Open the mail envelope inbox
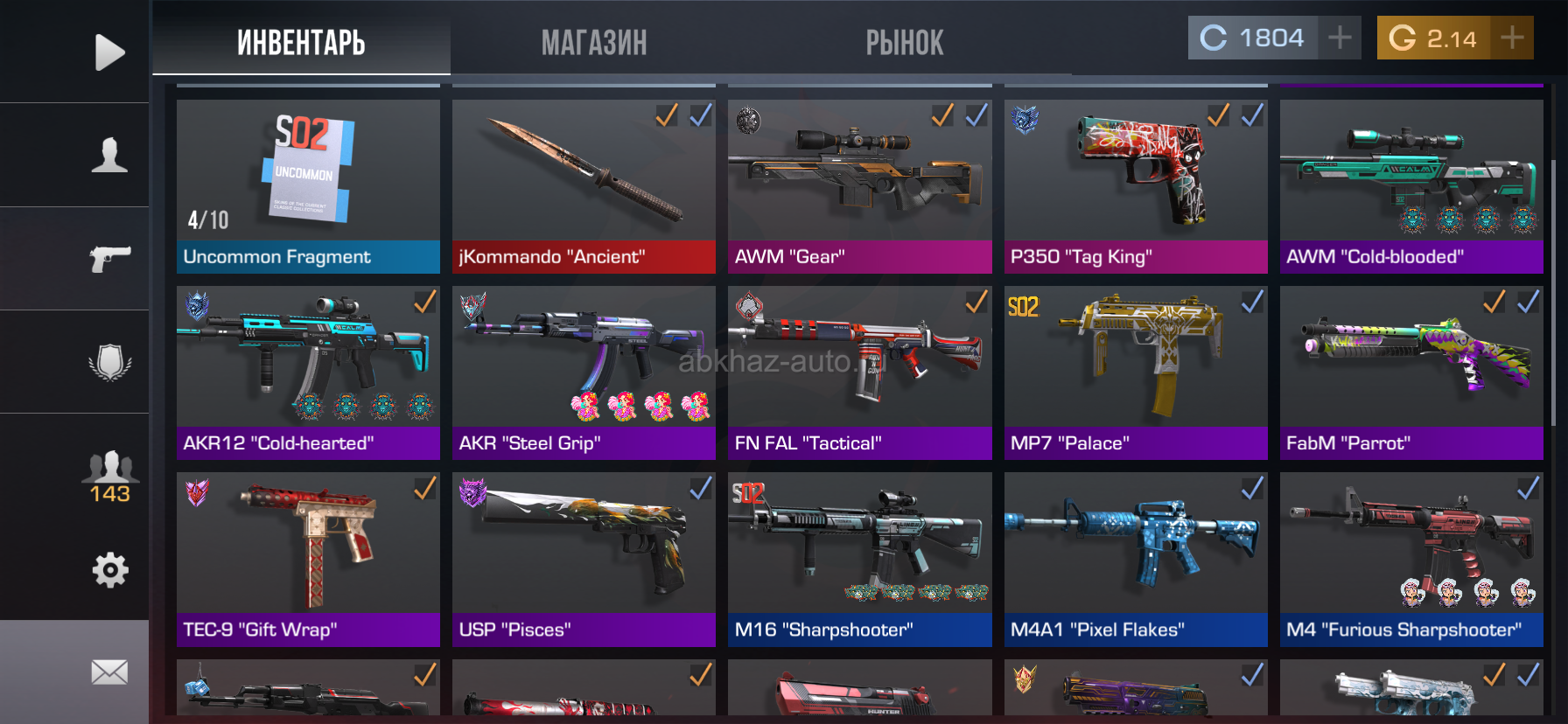The height and width of the screenshot is (724, 1568). (x=109, y=672)
